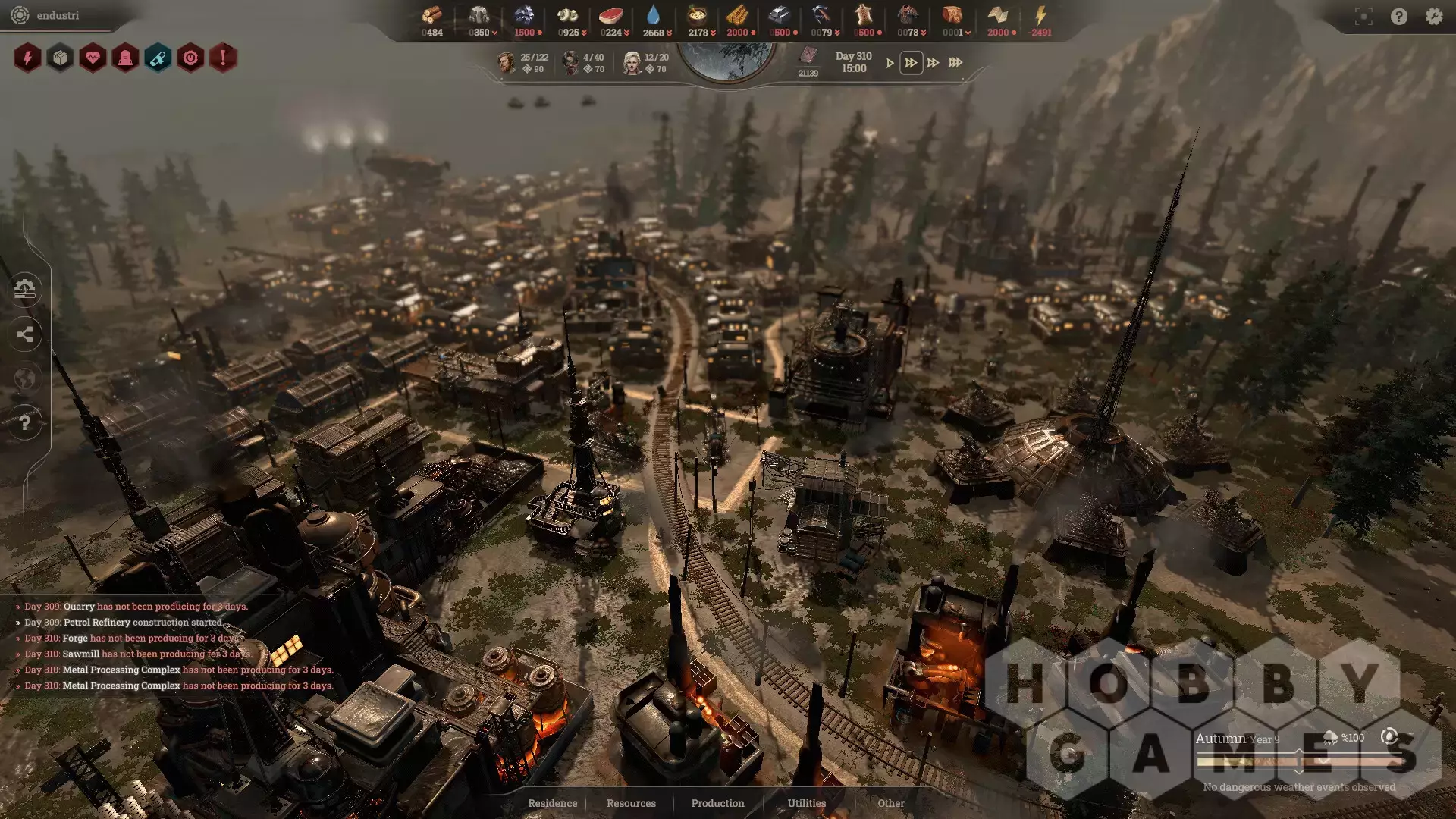This screenshot has width=1456, height=819.
Task: Choose the maximum triple-arrow game speed
Action: point(955,63)
